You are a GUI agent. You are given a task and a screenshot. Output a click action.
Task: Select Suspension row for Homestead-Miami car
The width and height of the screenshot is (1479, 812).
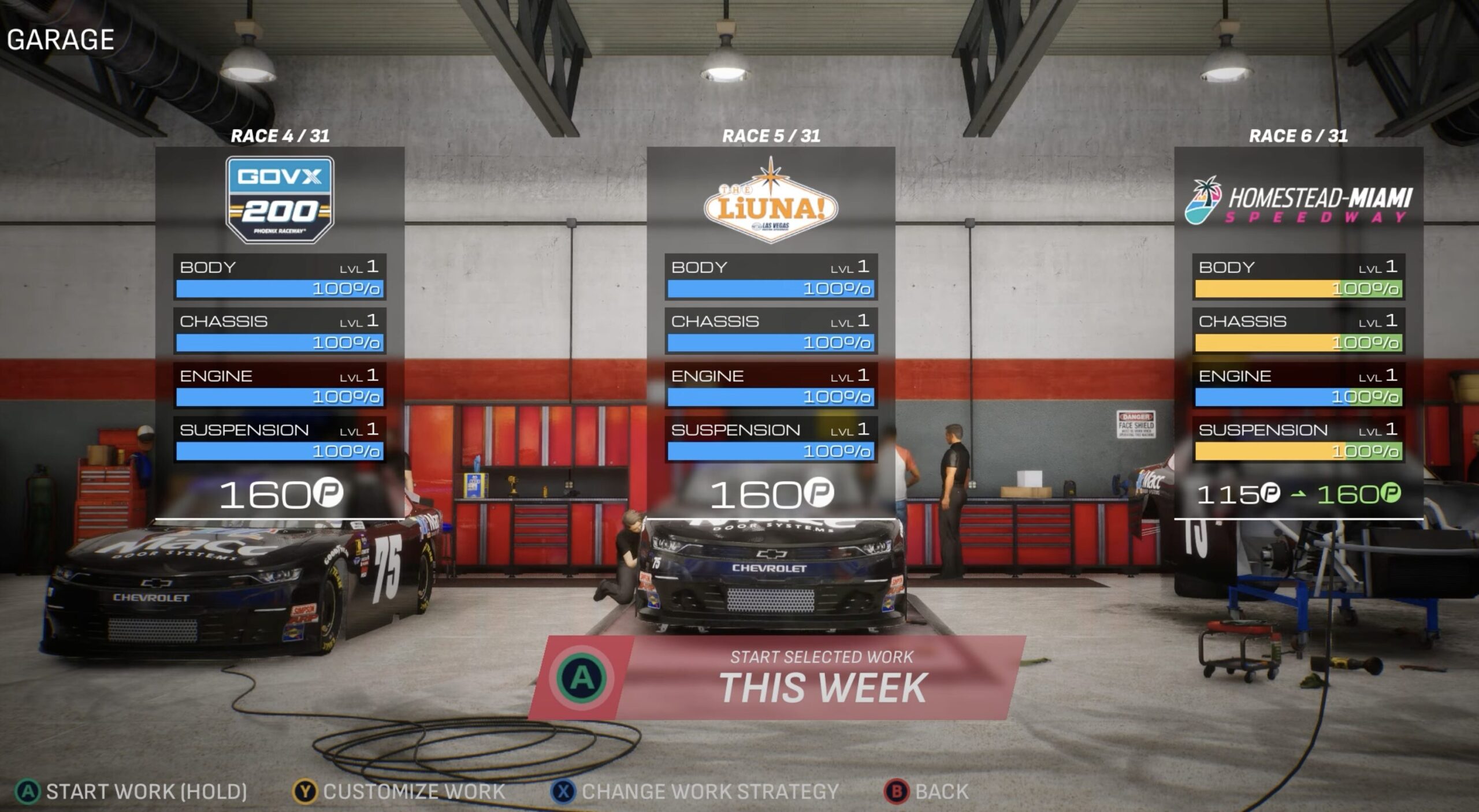[1298, 439]
